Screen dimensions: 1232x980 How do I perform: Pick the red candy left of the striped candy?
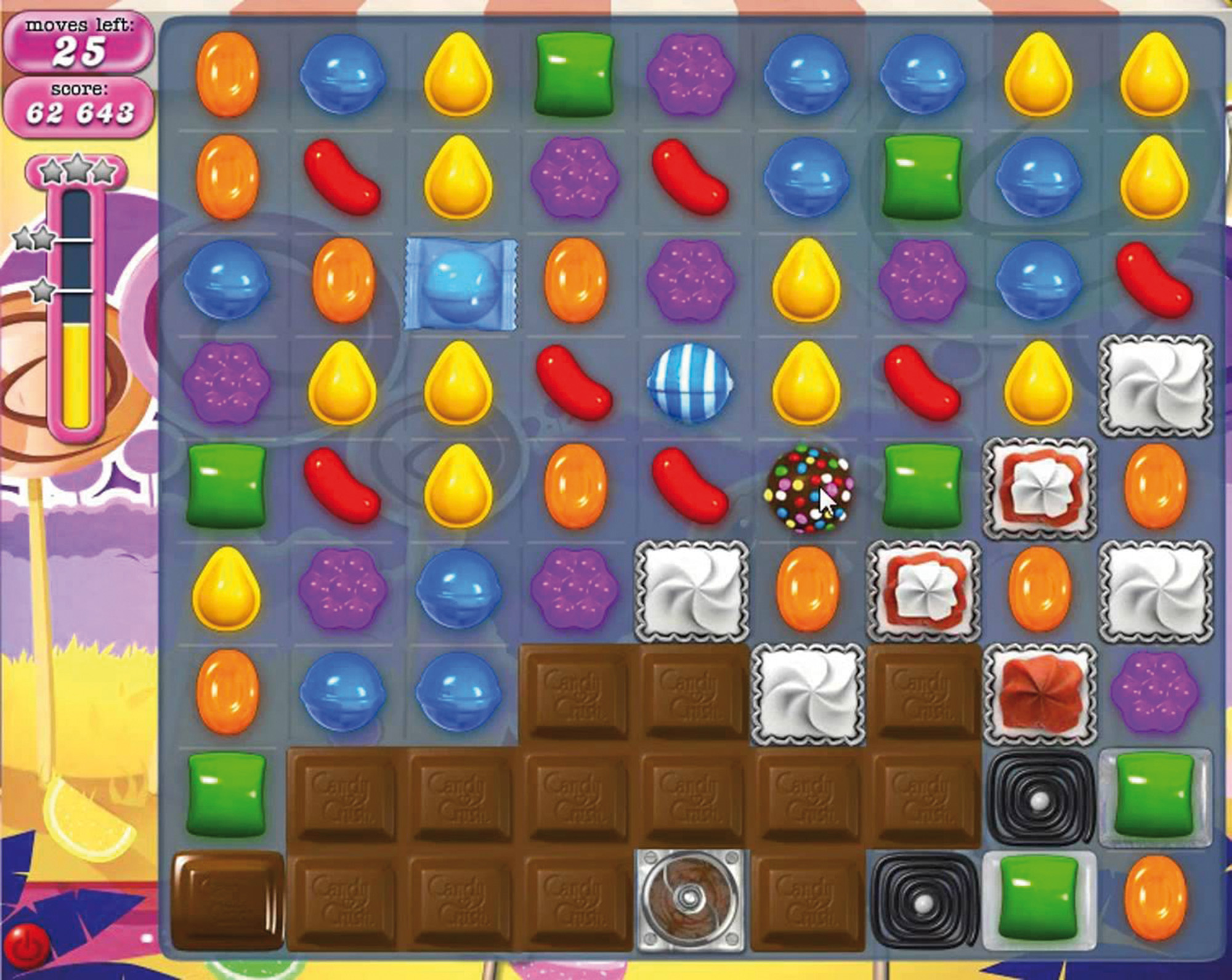[574, 383]
